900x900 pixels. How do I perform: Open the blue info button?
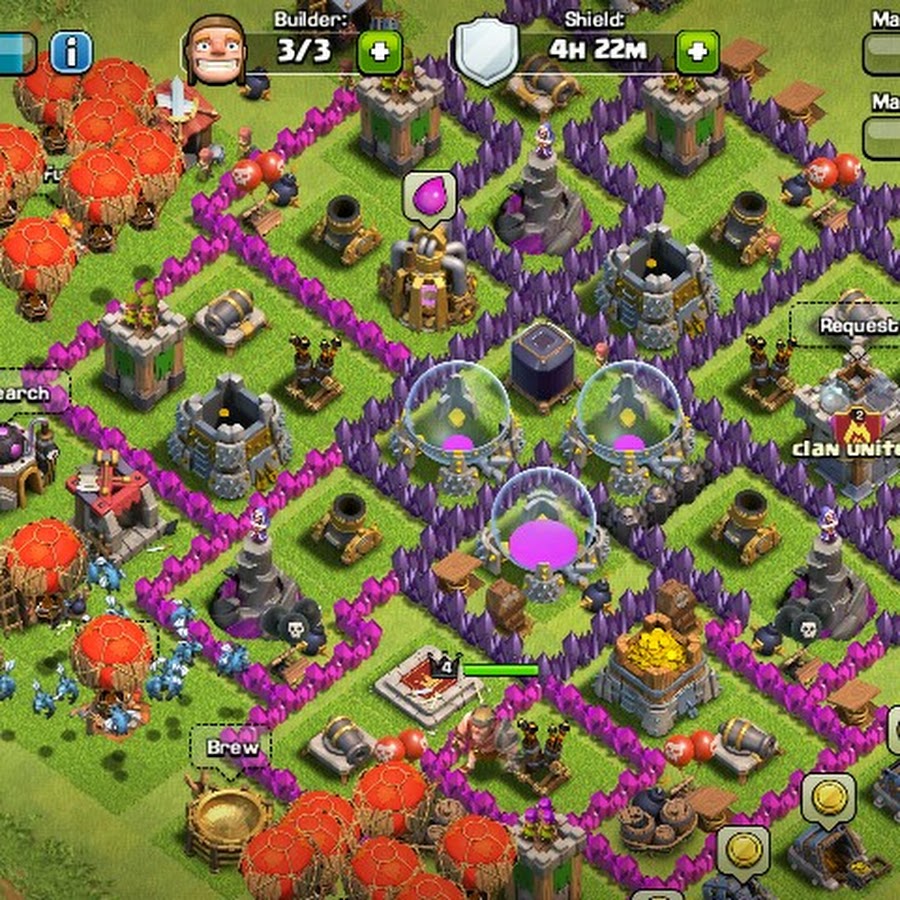71,52
